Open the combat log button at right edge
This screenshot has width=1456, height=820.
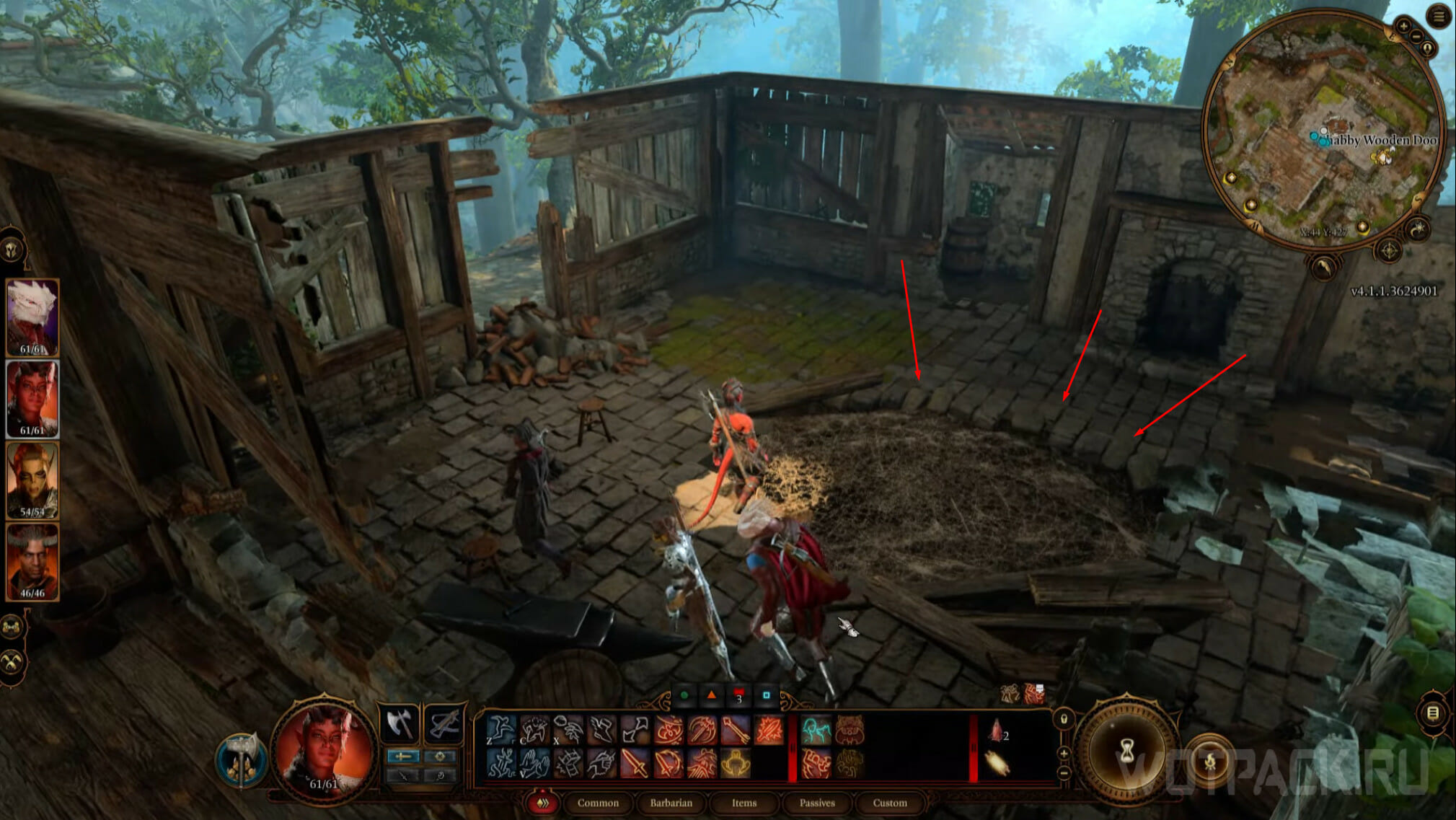click(1433, 713)
